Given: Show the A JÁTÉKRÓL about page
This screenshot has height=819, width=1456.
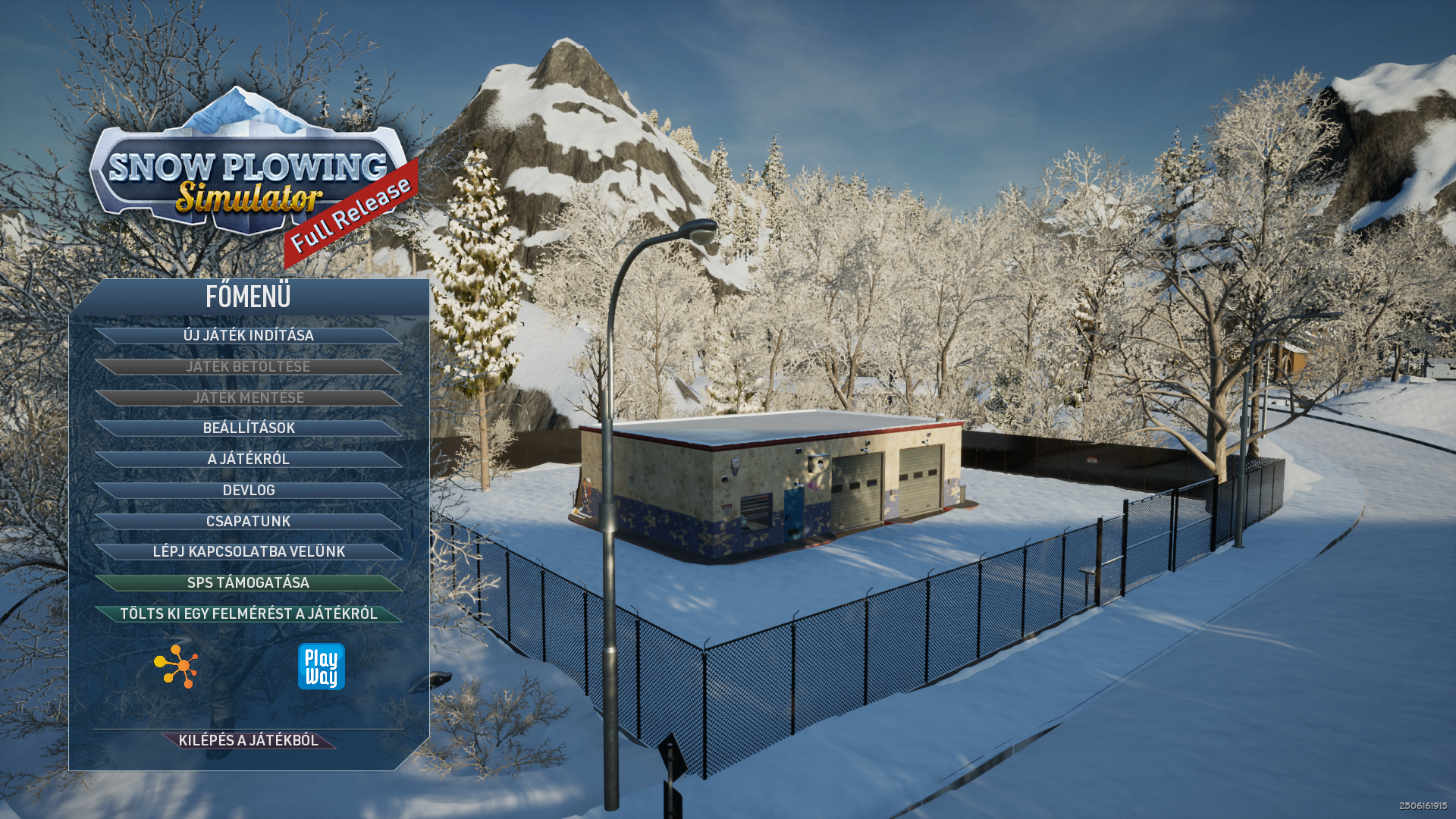Looking at the screenshot, I should (x=249, y=459).
